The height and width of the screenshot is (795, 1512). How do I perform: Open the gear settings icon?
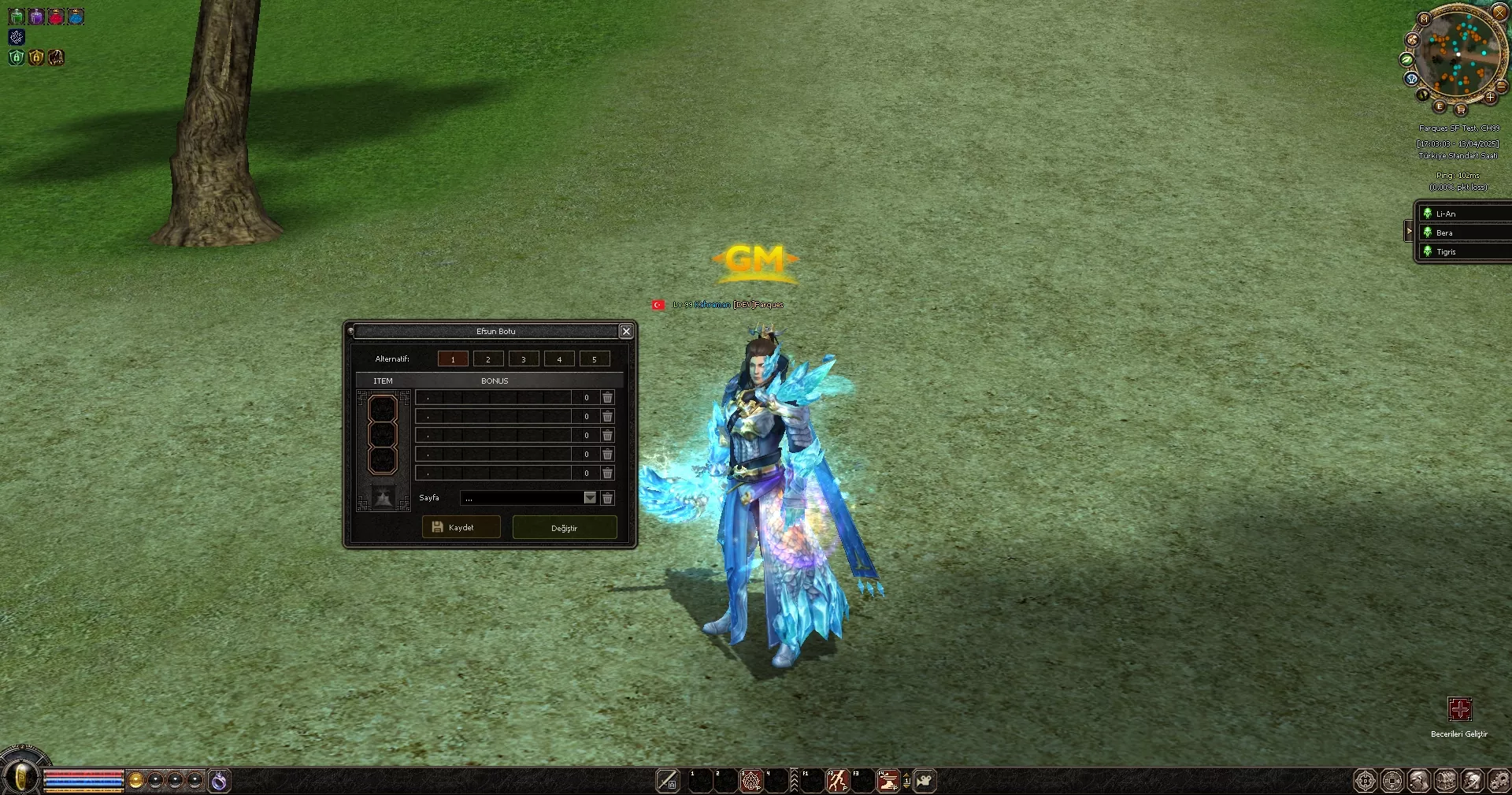[1499, 781]
